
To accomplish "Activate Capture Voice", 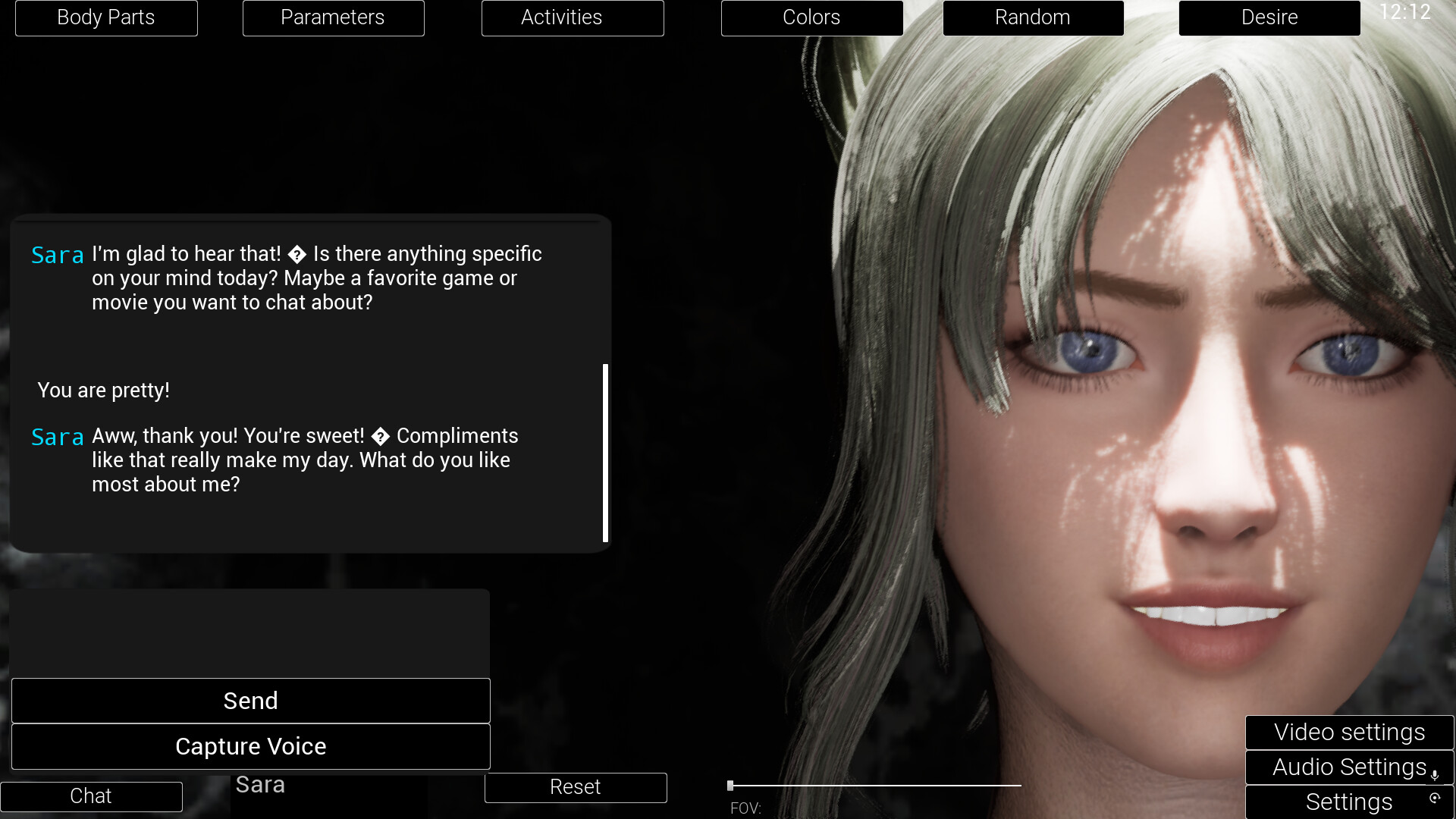I will [250, 746].
